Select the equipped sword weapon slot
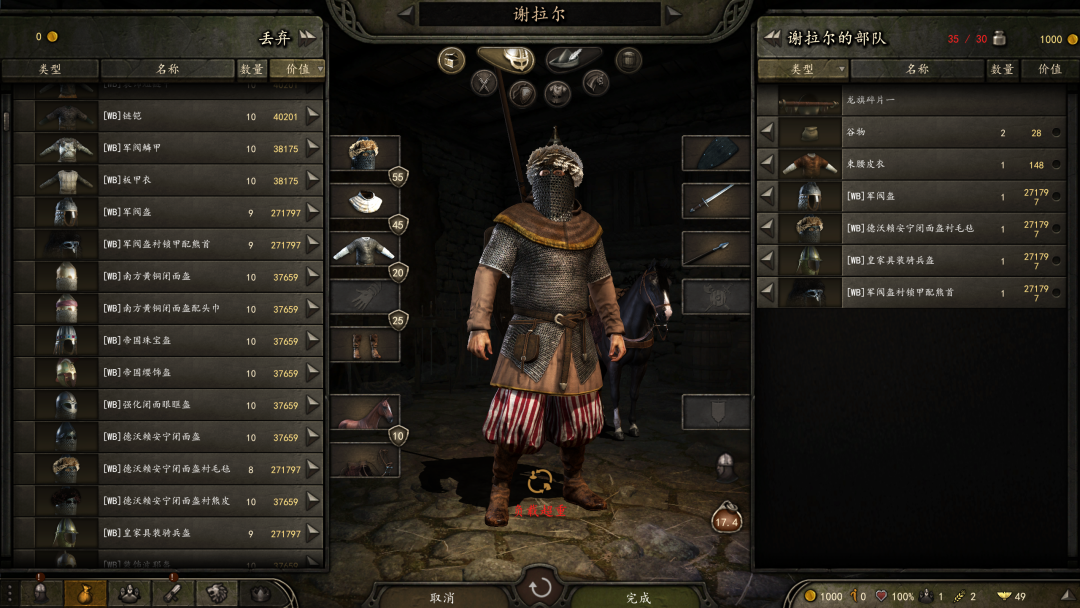 pos(715,200)
